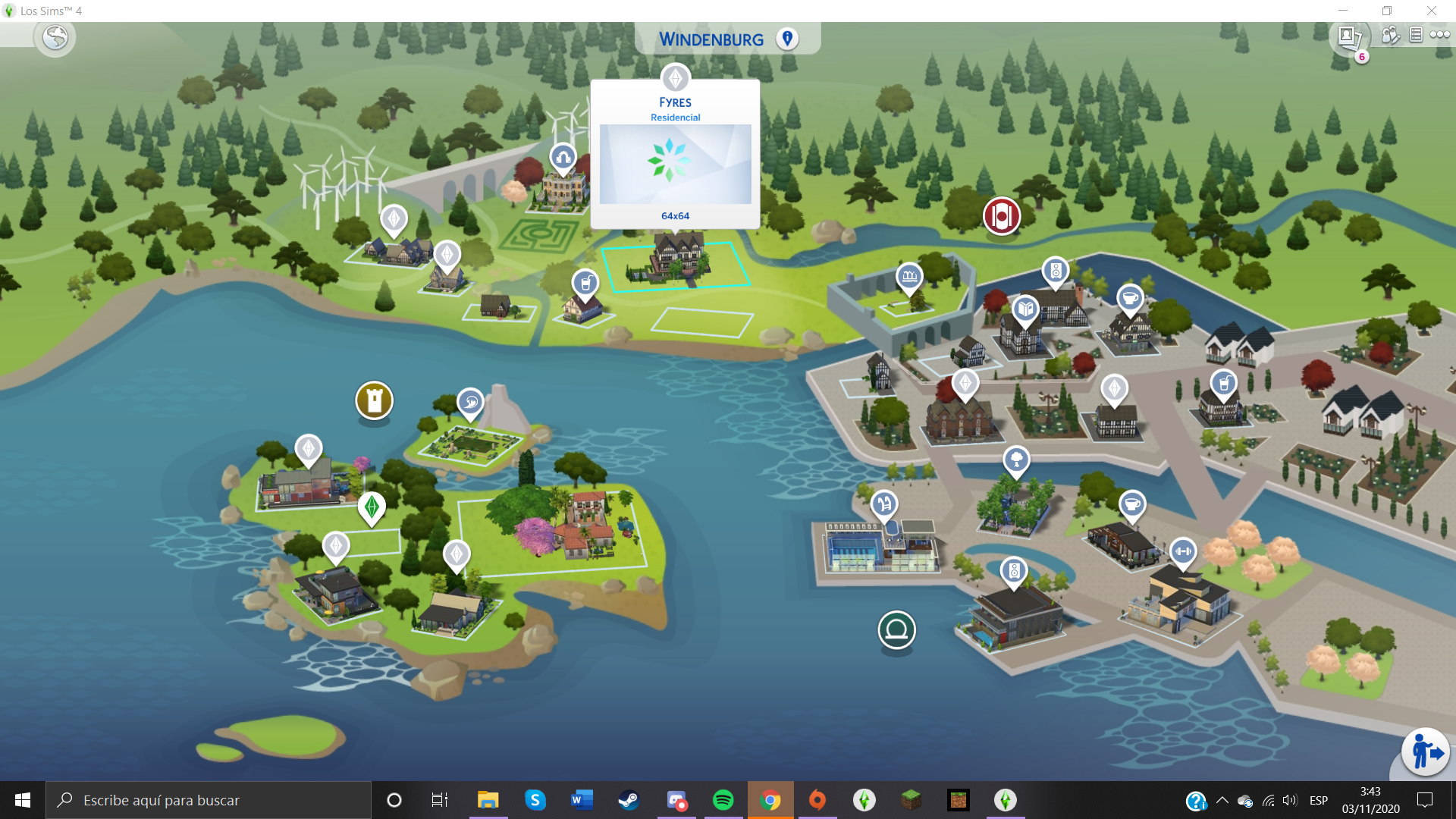
Task: Select the red theater stage map marker
Action: coord(1001,216)
